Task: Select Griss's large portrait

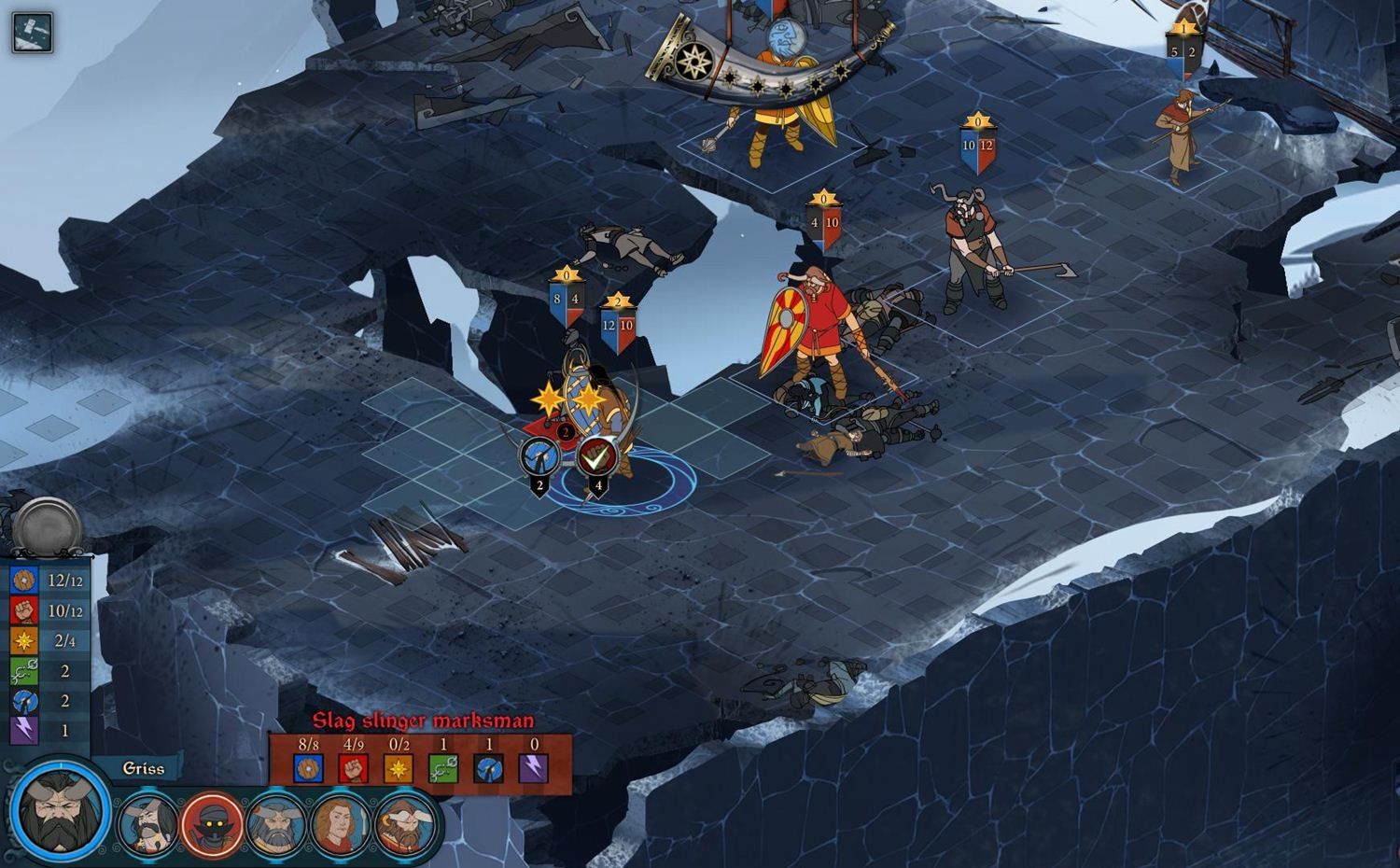Action: pyautogui.click(x=61, y=813)
